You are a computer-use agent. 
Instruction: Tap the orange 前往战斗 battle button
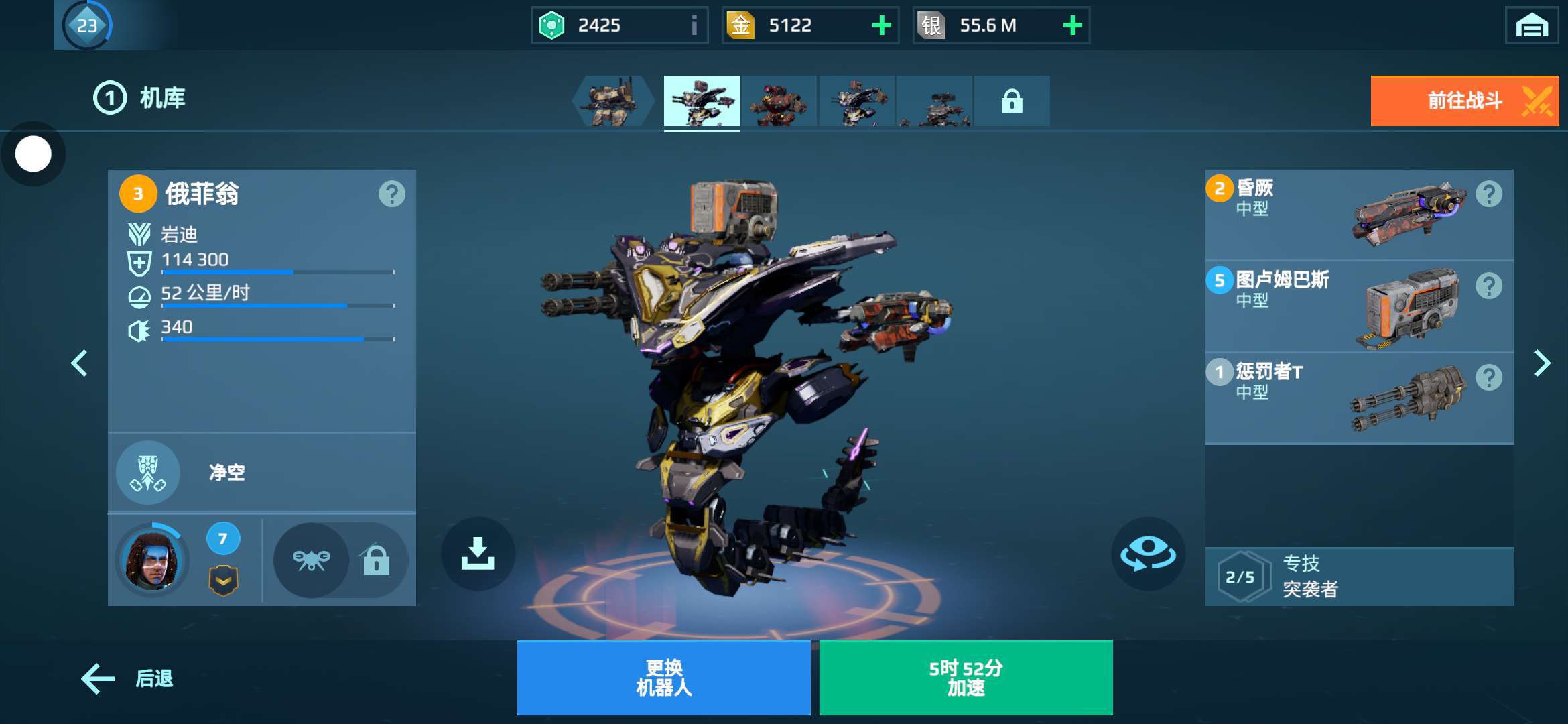[x=1464, y=101]
